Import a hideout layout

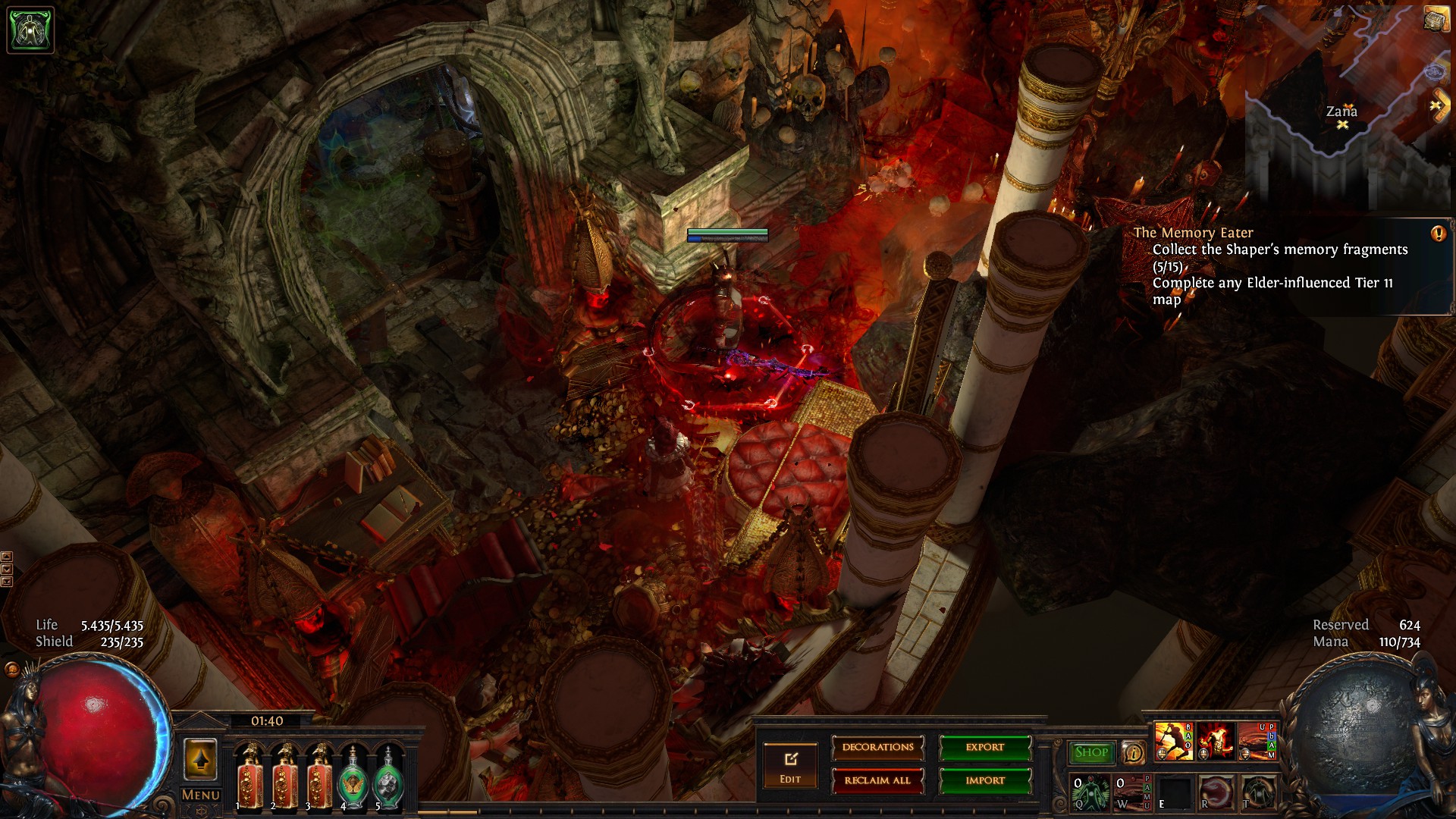[x=985, y=780]
